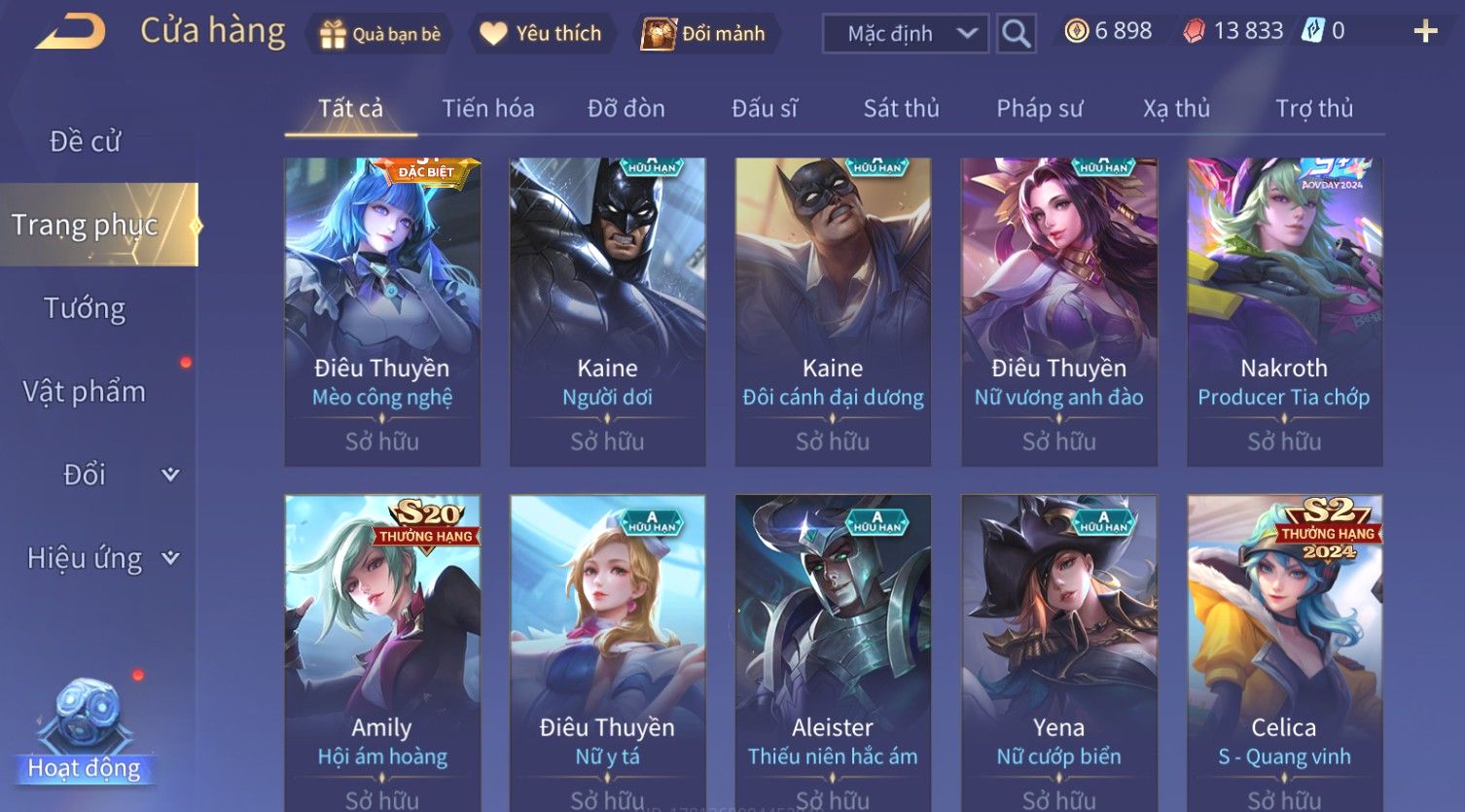The image size is (1465, 812).
Task: Open Đổi mảnh fragment exchange
Action: (703, 34)
